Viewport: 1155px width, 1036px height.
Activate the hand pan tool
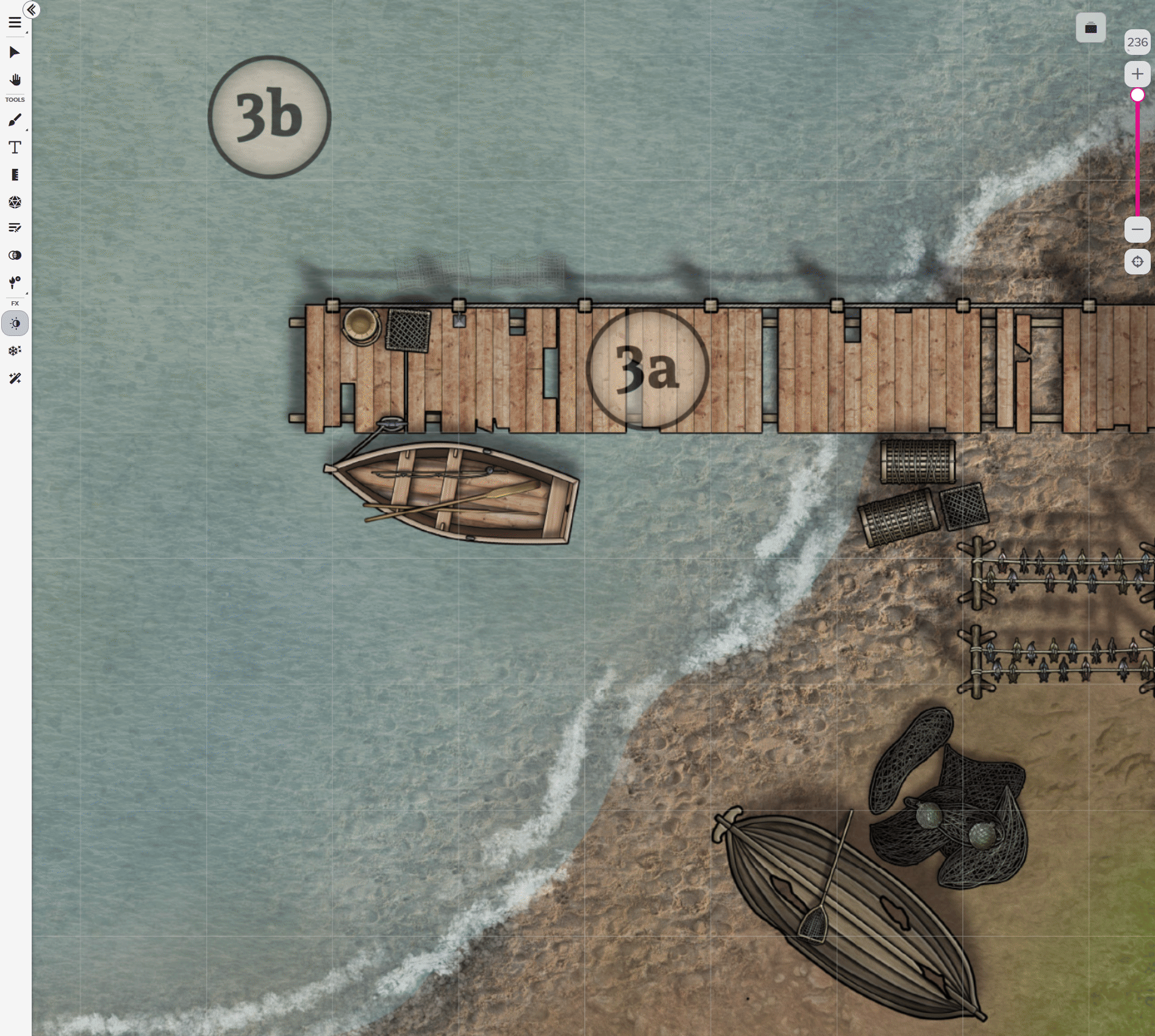[x=15, y=80]
